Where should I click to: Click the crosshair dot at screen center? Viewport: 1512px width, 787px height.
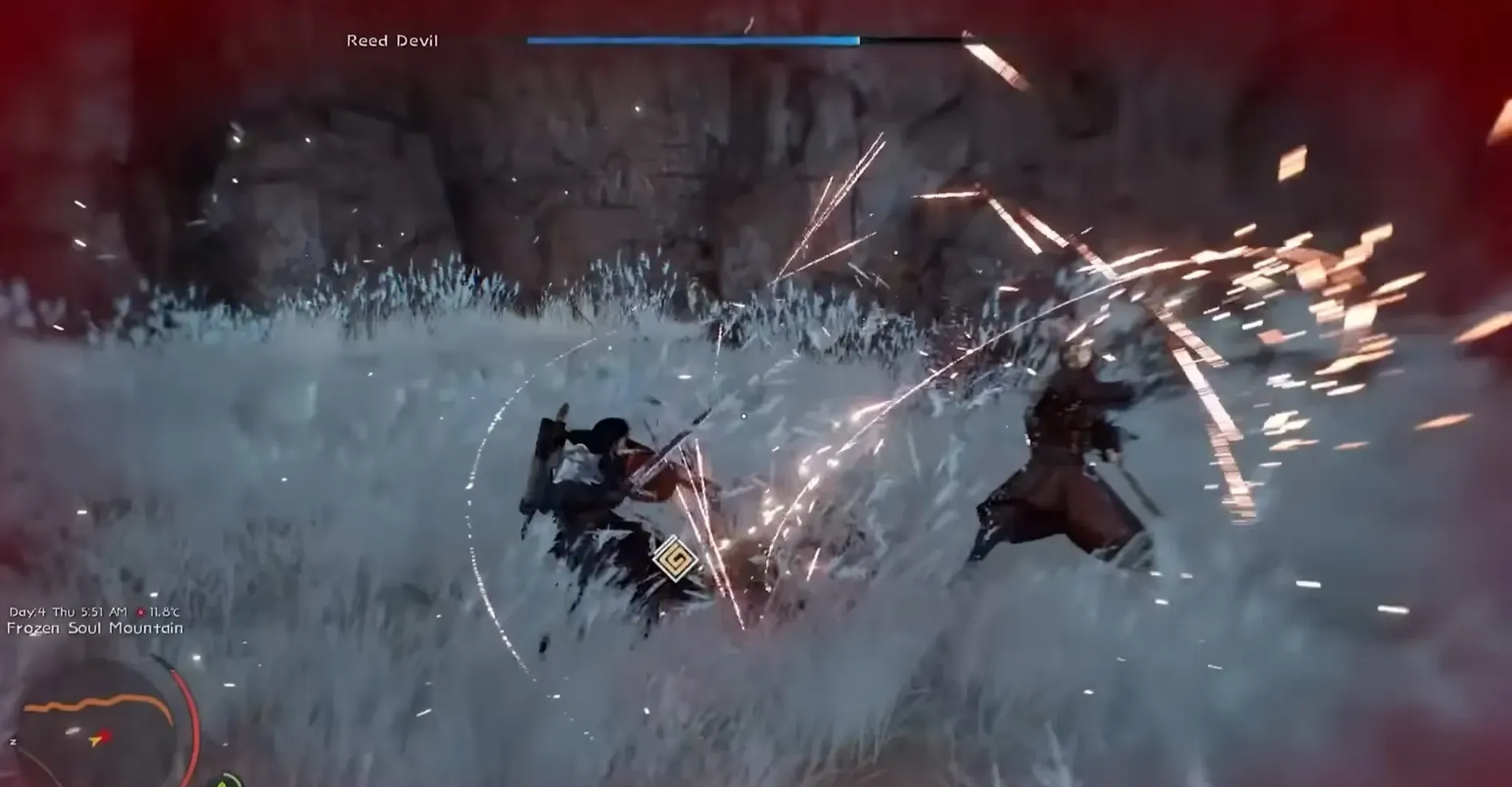743,415
